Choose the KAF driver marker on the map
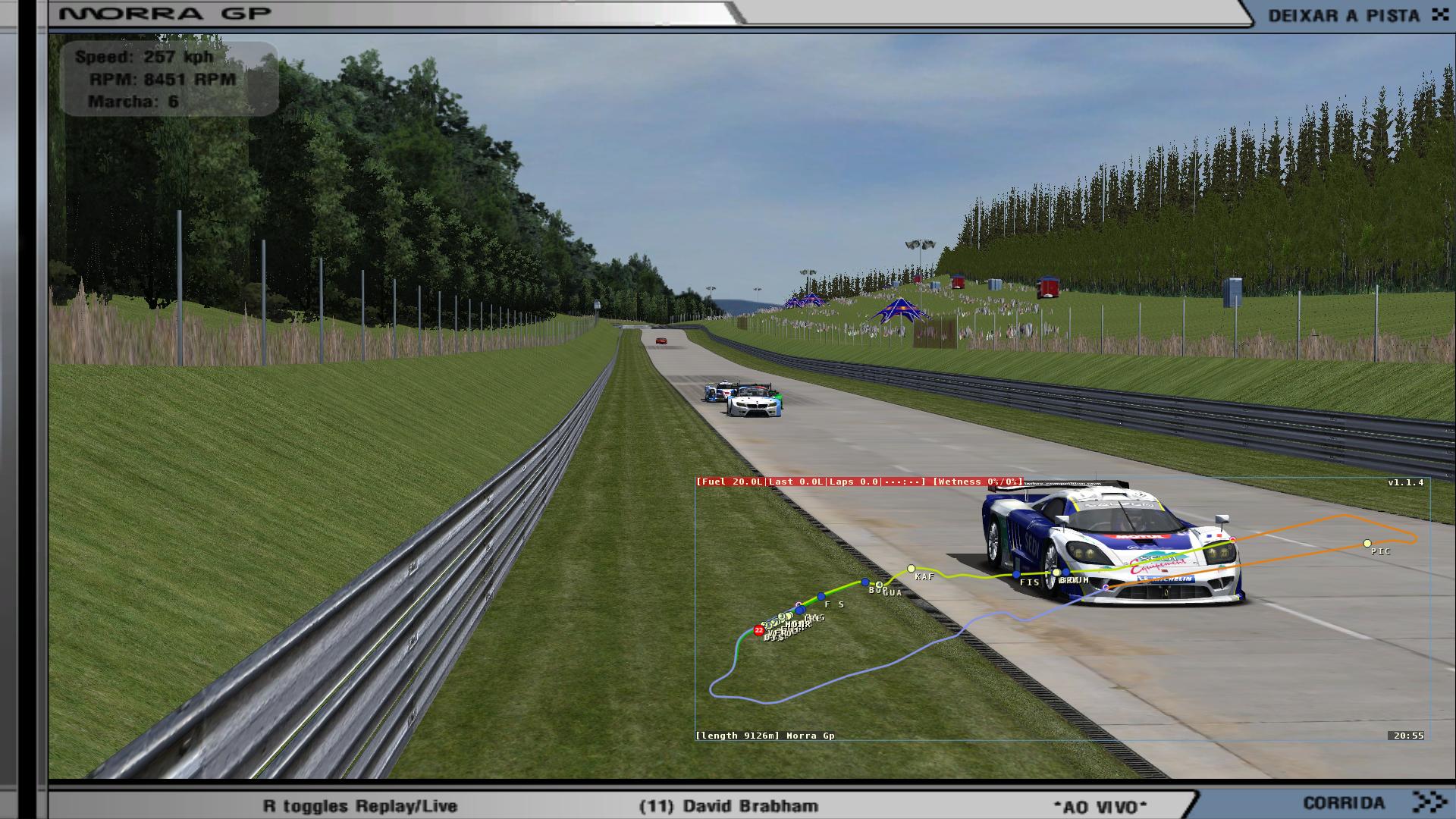 [912, 568]
